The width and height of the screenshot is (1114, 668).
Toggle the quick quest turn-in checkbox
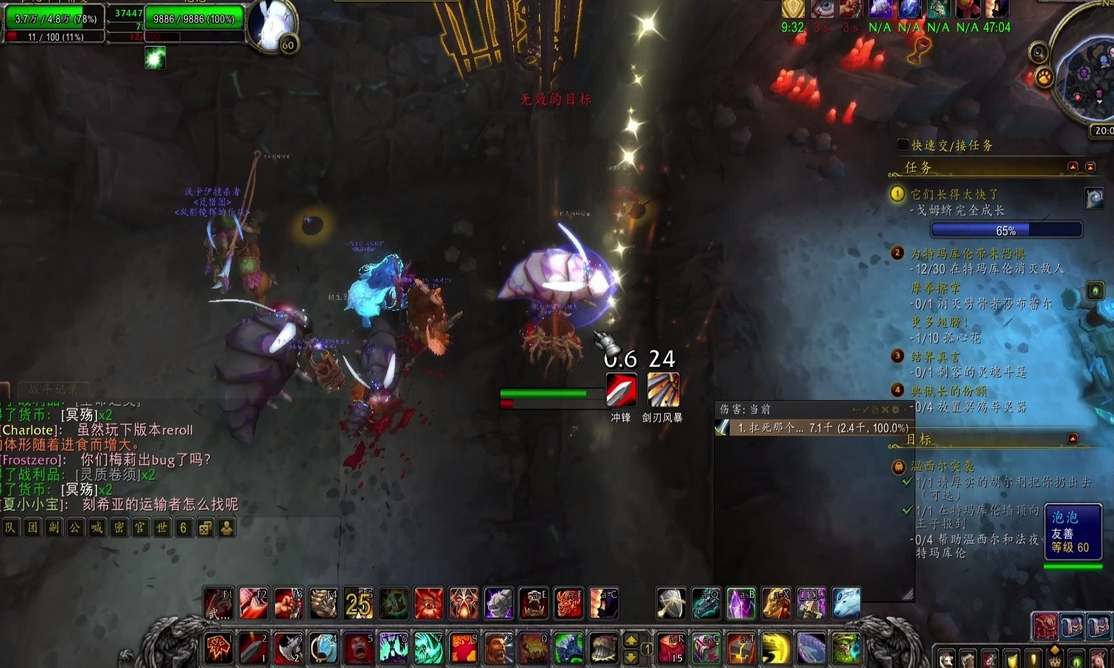[904, 145]
